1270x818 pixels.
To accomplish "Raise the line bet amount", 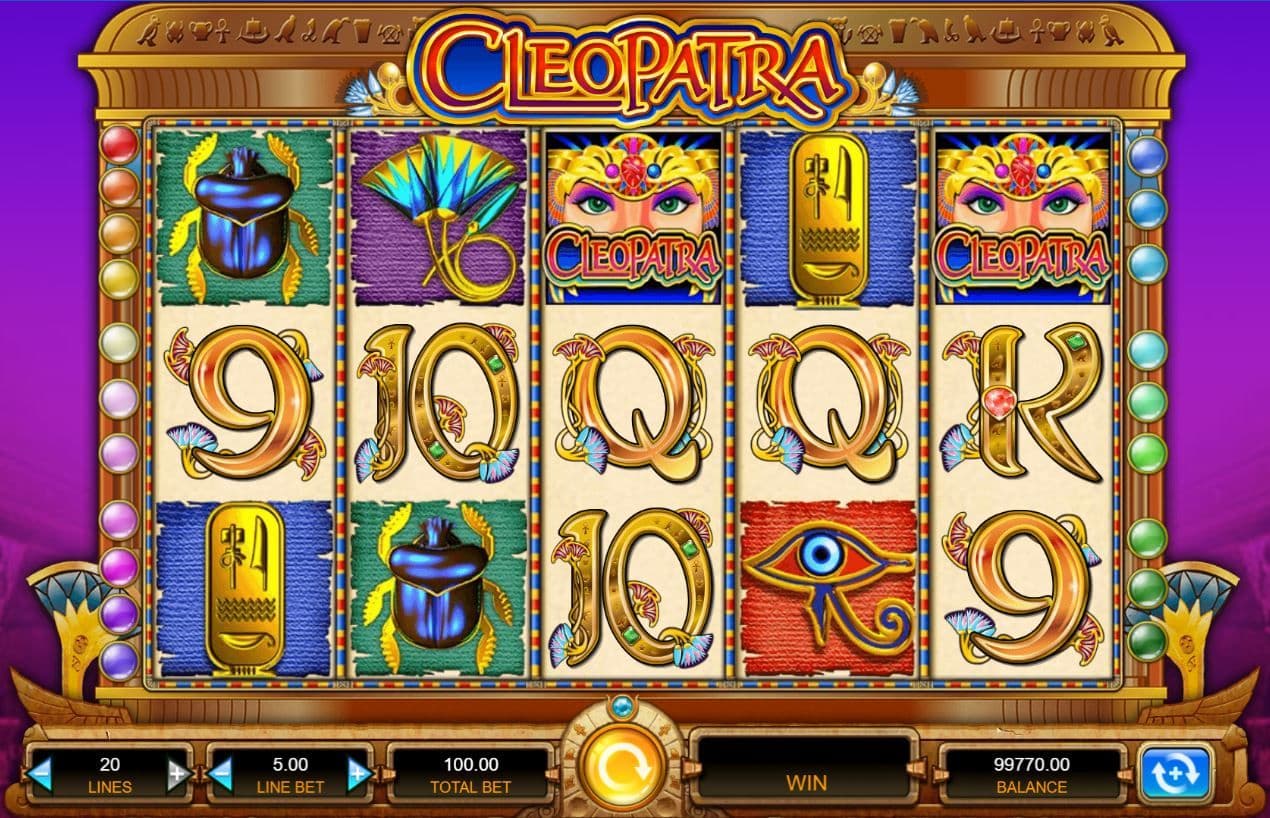I will click(358, 773).
